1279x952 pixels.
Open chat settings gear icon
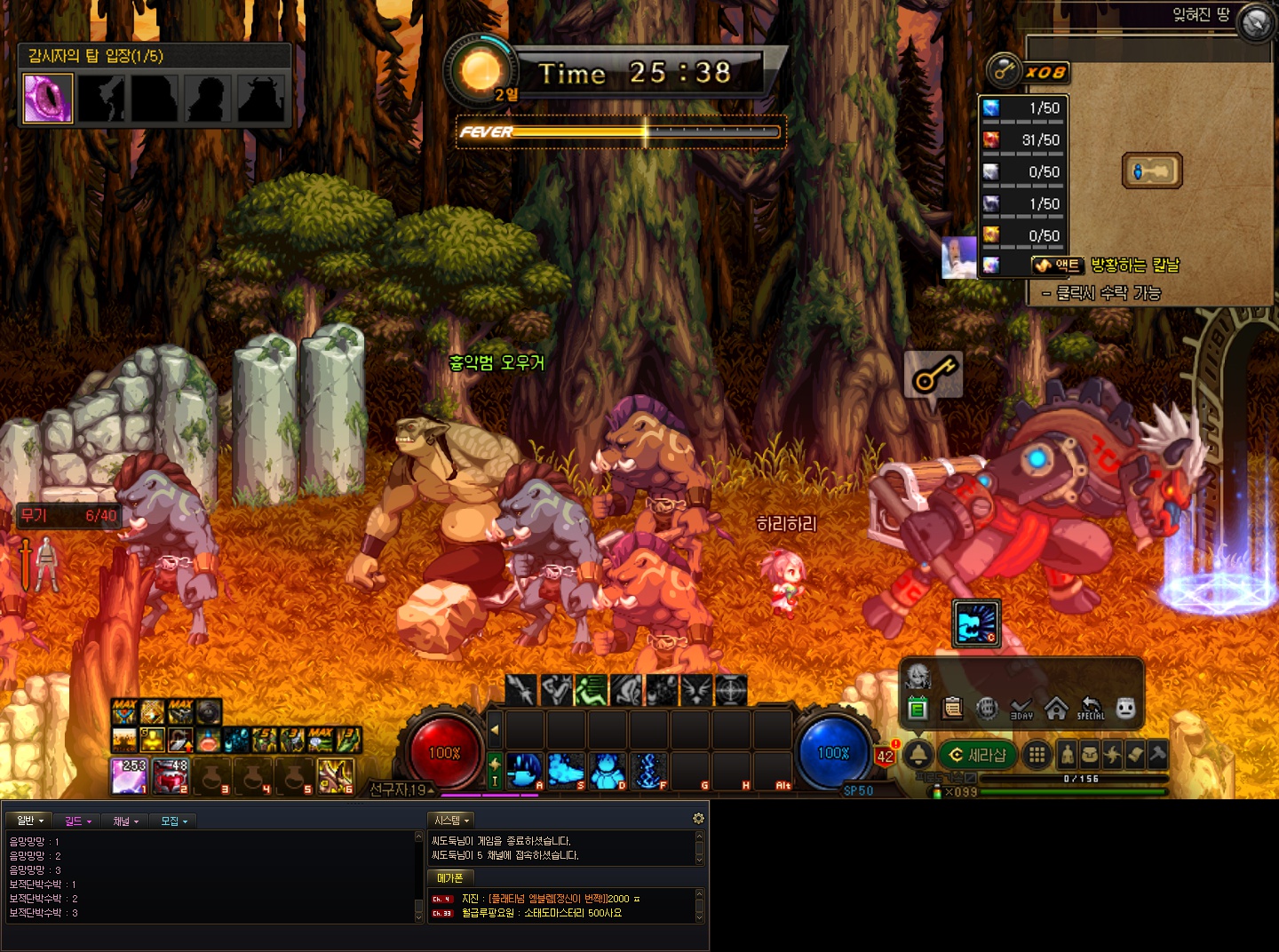click(x=698, y=819)
